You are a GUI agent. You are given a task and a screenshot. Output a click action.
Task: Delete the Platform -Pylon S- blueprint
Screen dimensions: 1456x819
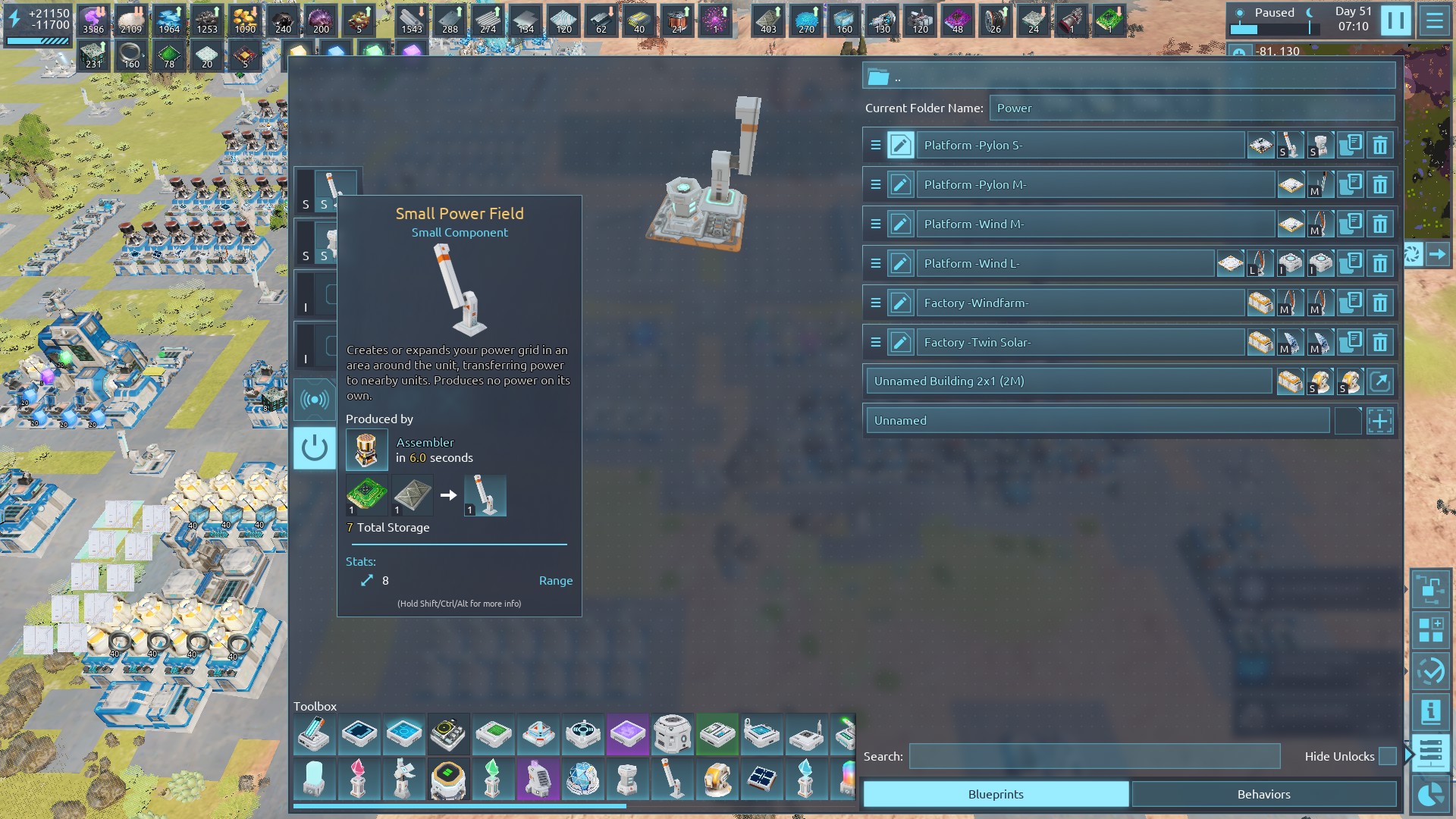(1380, 145)
